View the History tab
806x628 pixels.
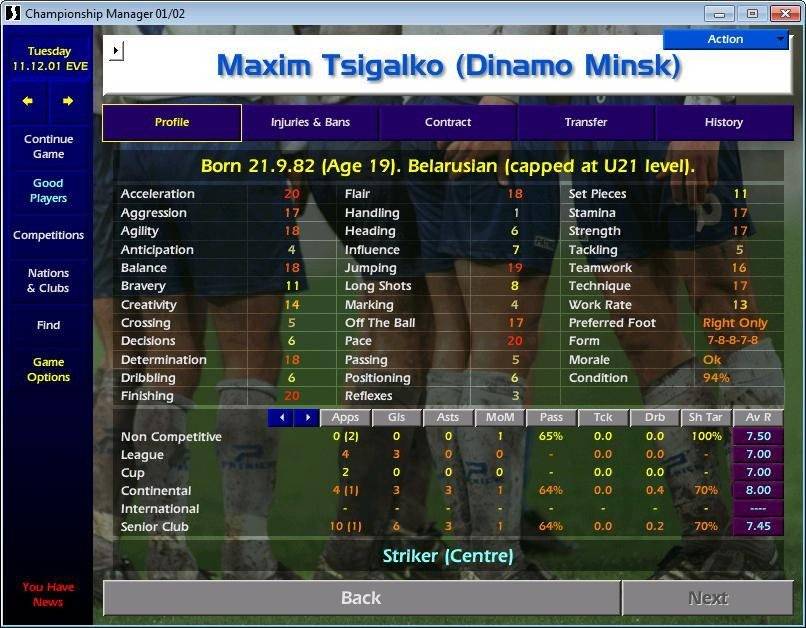723,122
